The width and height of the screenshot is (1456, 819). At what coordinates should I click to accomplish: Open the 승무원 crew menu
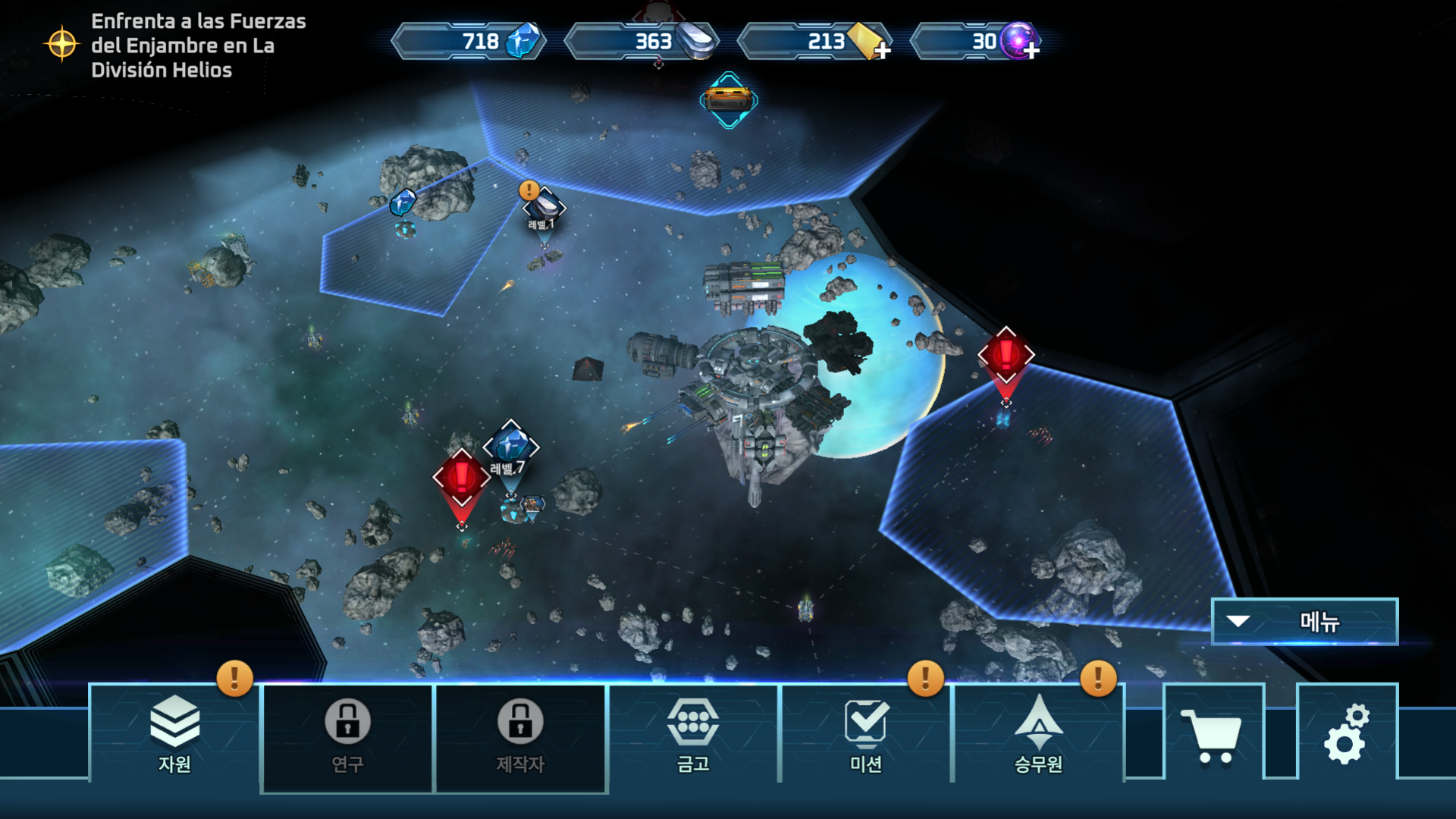coord(1038,733)
